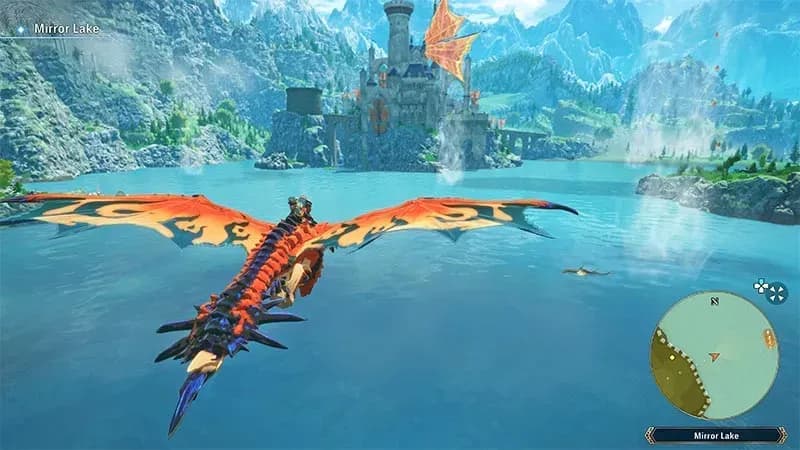The image size is (800, 450).
Task: Click the orange marker on the minimap's edge
Action: pyautogui.click(x=769, y=338)
